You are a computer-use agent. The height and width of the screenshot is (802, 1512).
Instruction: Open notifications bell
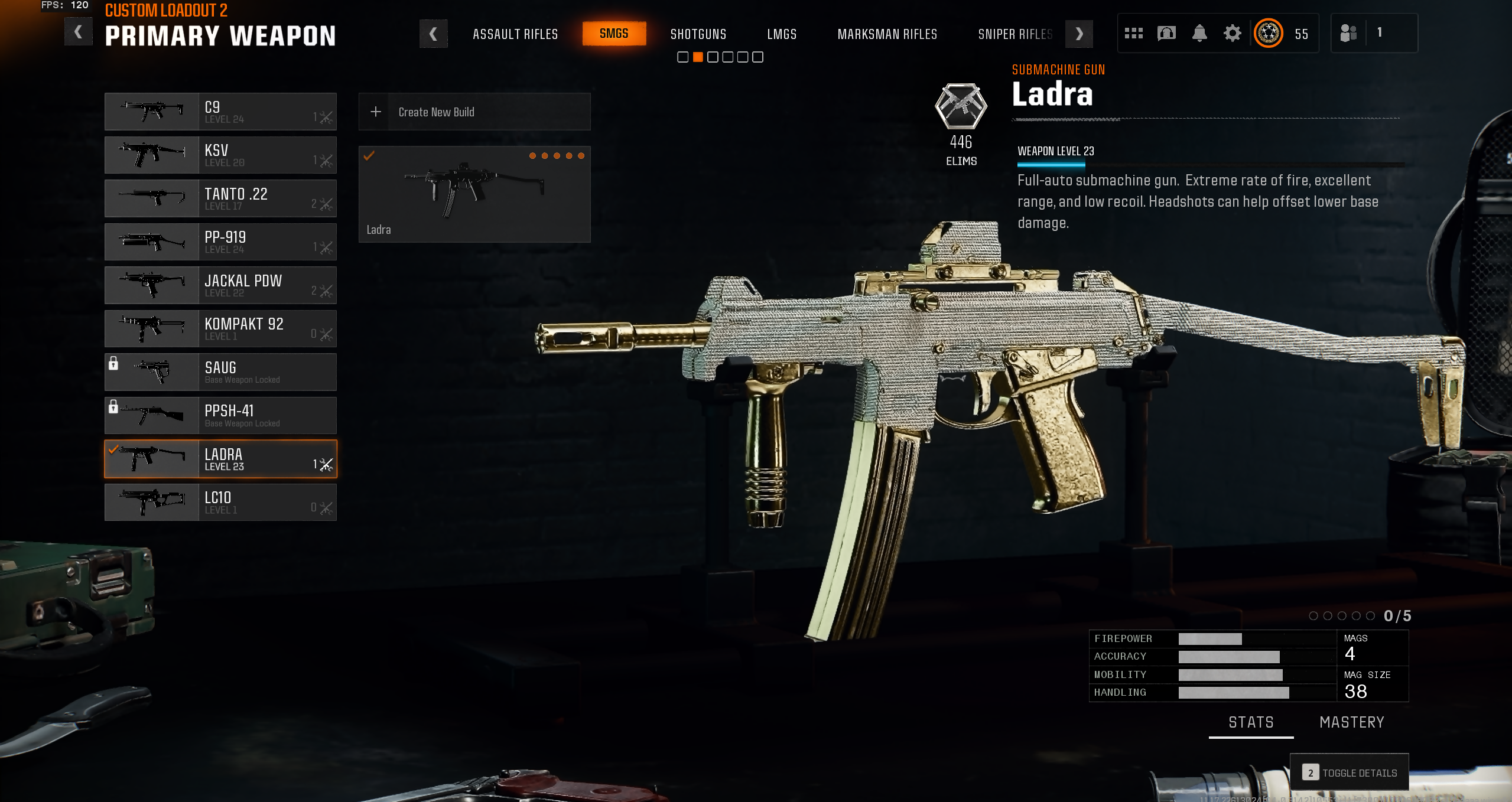pos(1199,33)
